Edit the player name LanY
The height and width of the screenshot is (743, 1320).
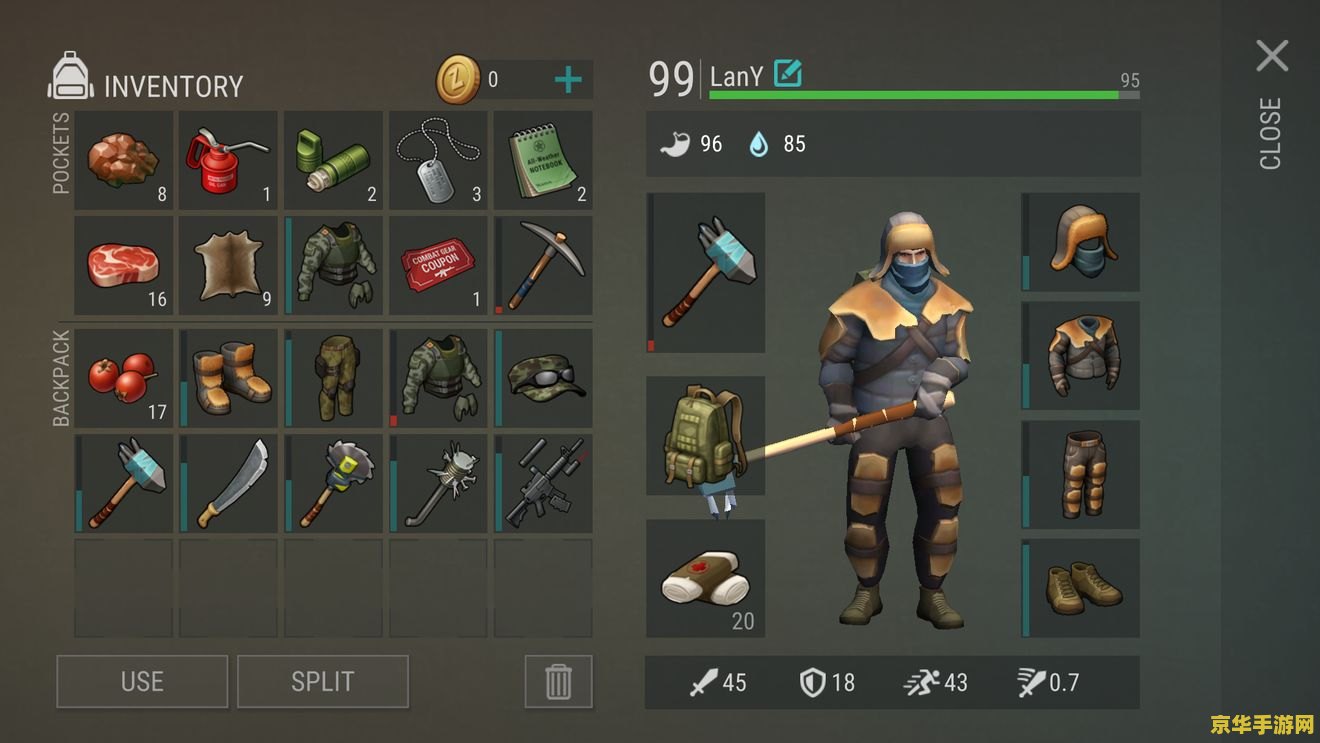click(788, 74)
